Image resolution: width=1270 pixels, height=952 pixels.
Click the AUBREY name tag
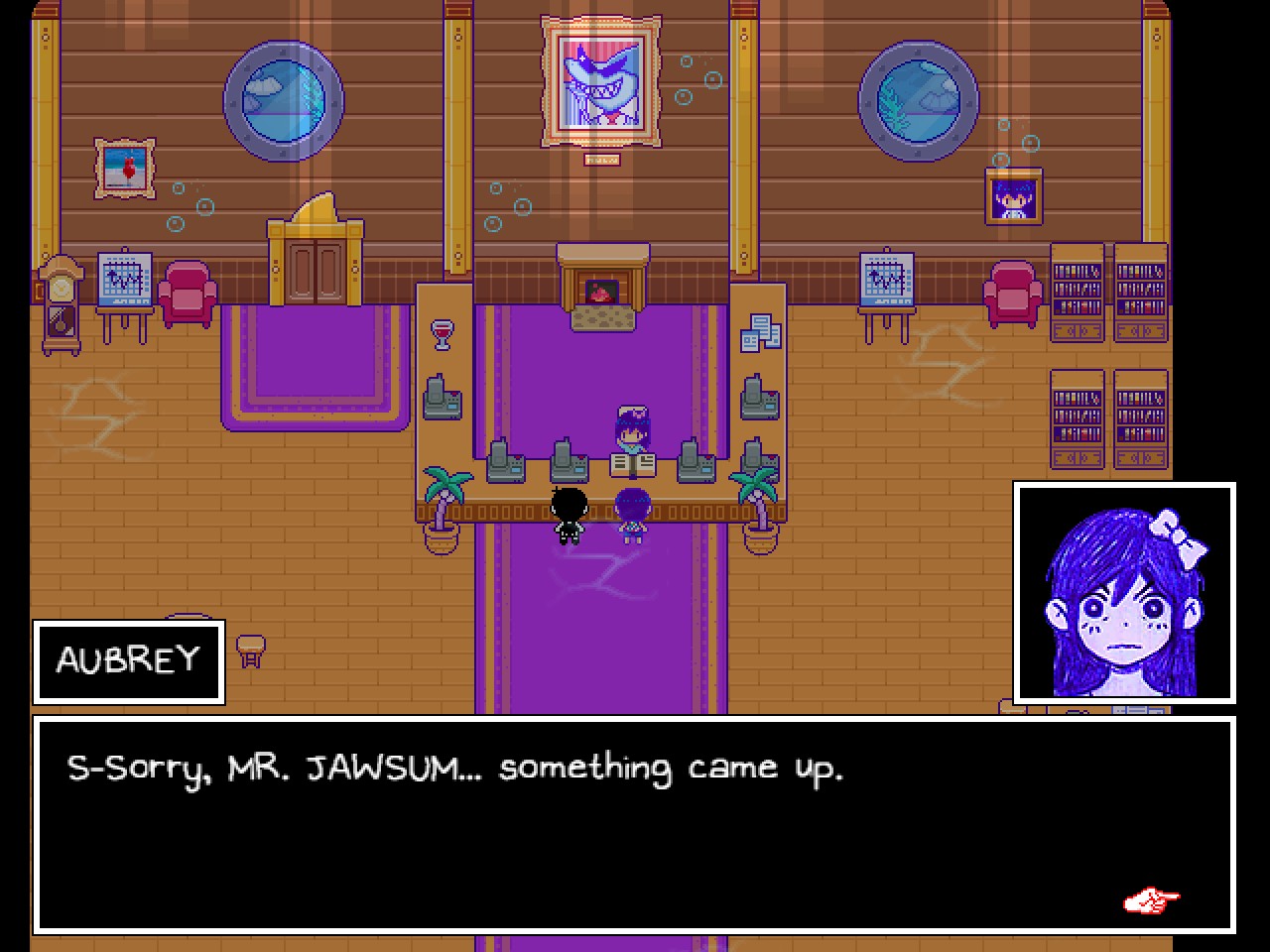coord(127,661)
